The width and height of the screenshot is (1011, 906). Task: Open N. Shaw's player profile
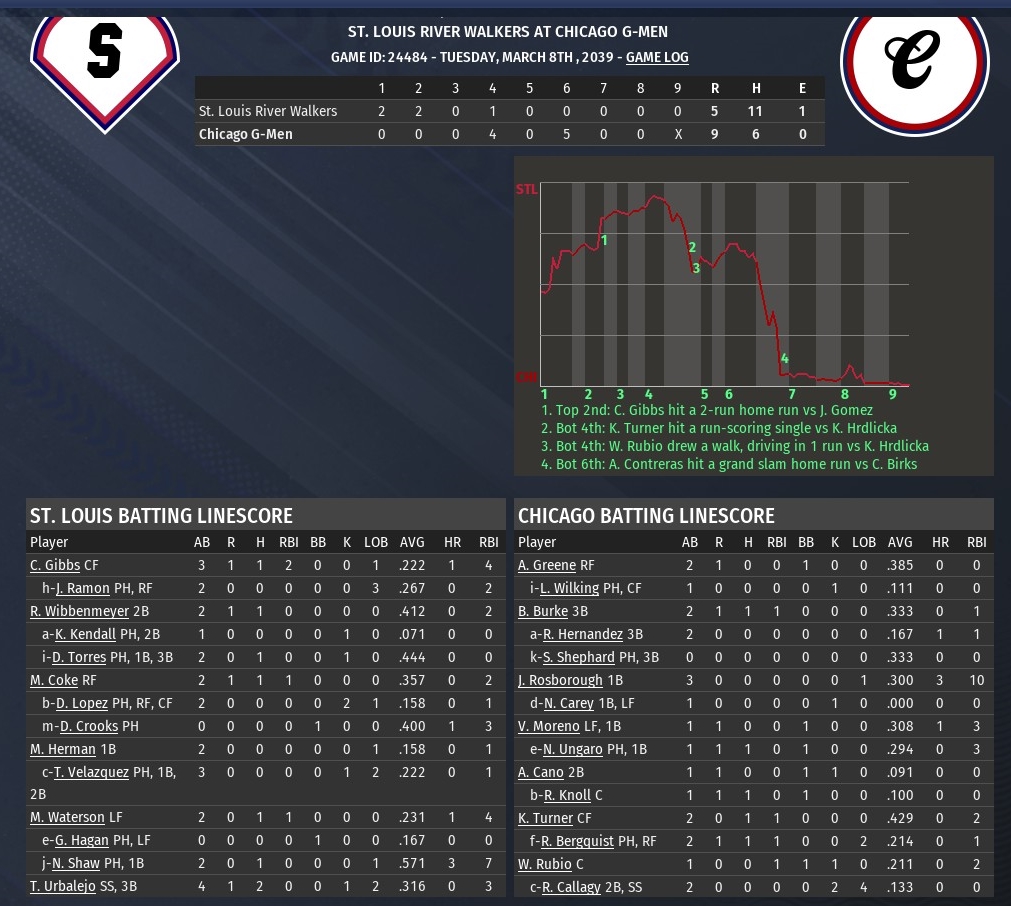click(x=77, y=863)
